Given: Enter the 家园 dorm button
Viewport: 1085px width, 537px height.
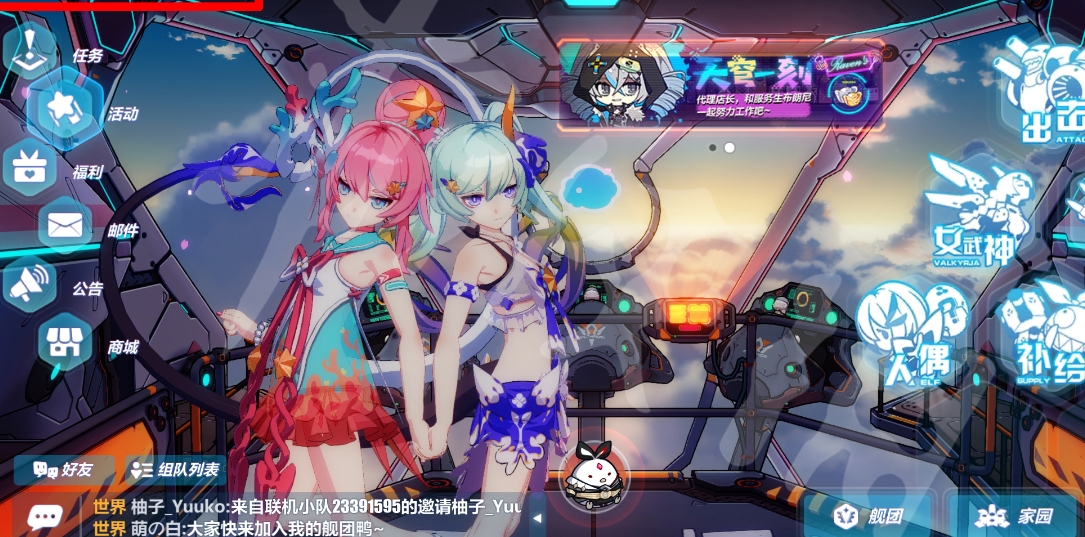Looking at the screenshot, I should [x=1015, y=516].
